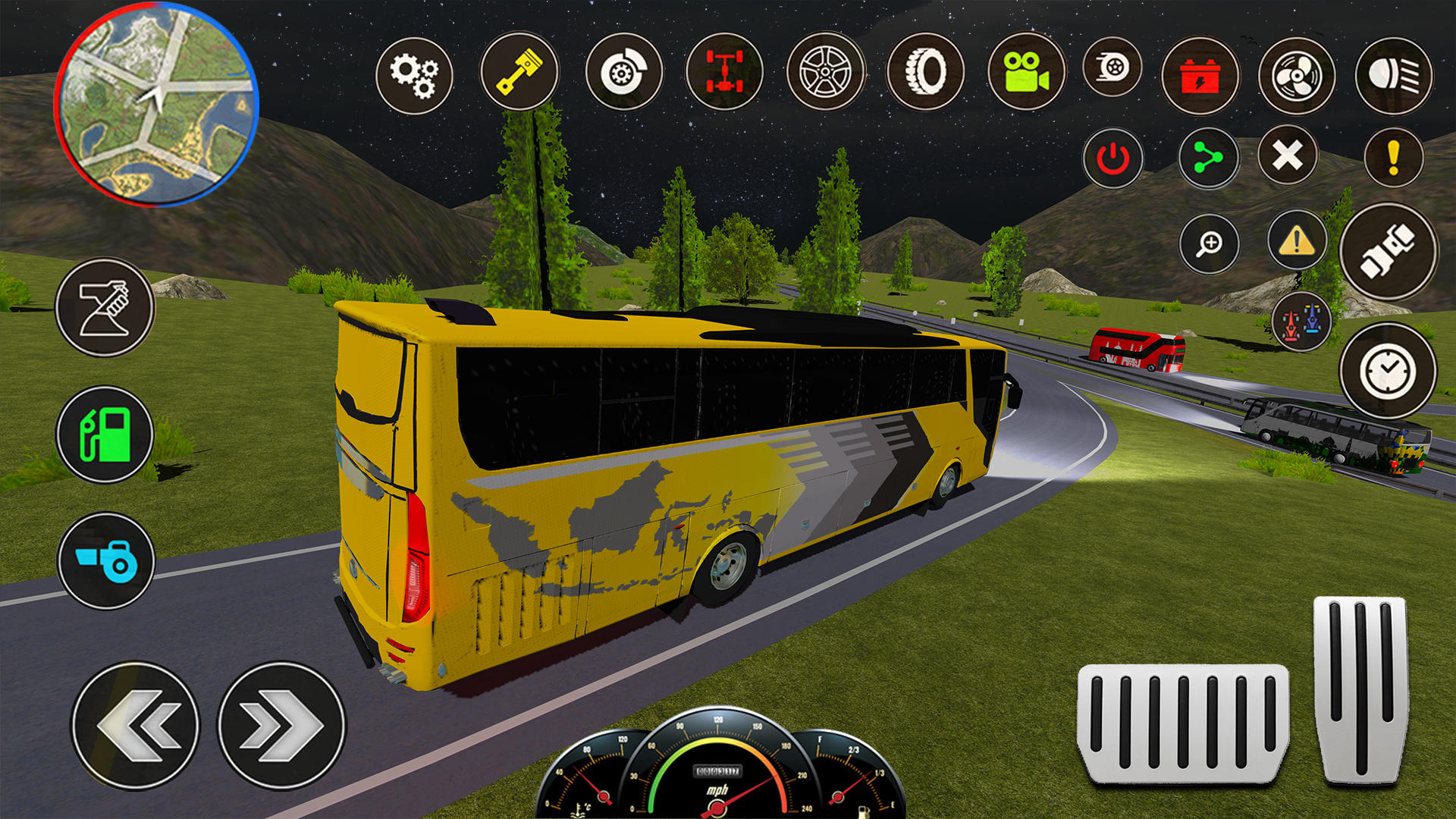Select the wheel rim icon
Viewport: 1456px width, 819px height.
click(826, 73)
